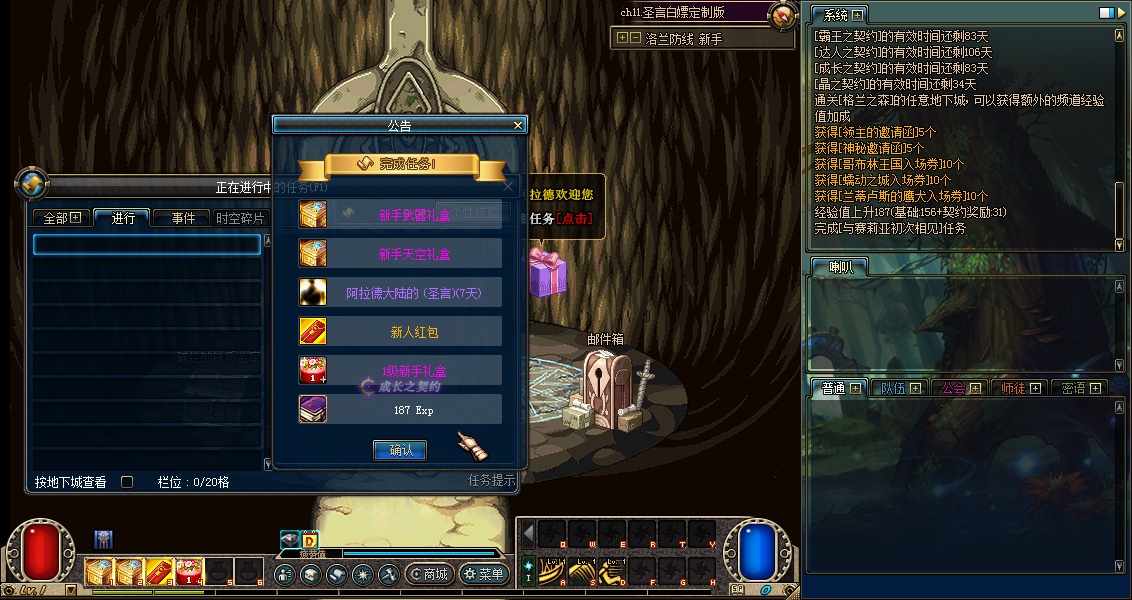Open the 商城 shop button

[x=427, y=574]
